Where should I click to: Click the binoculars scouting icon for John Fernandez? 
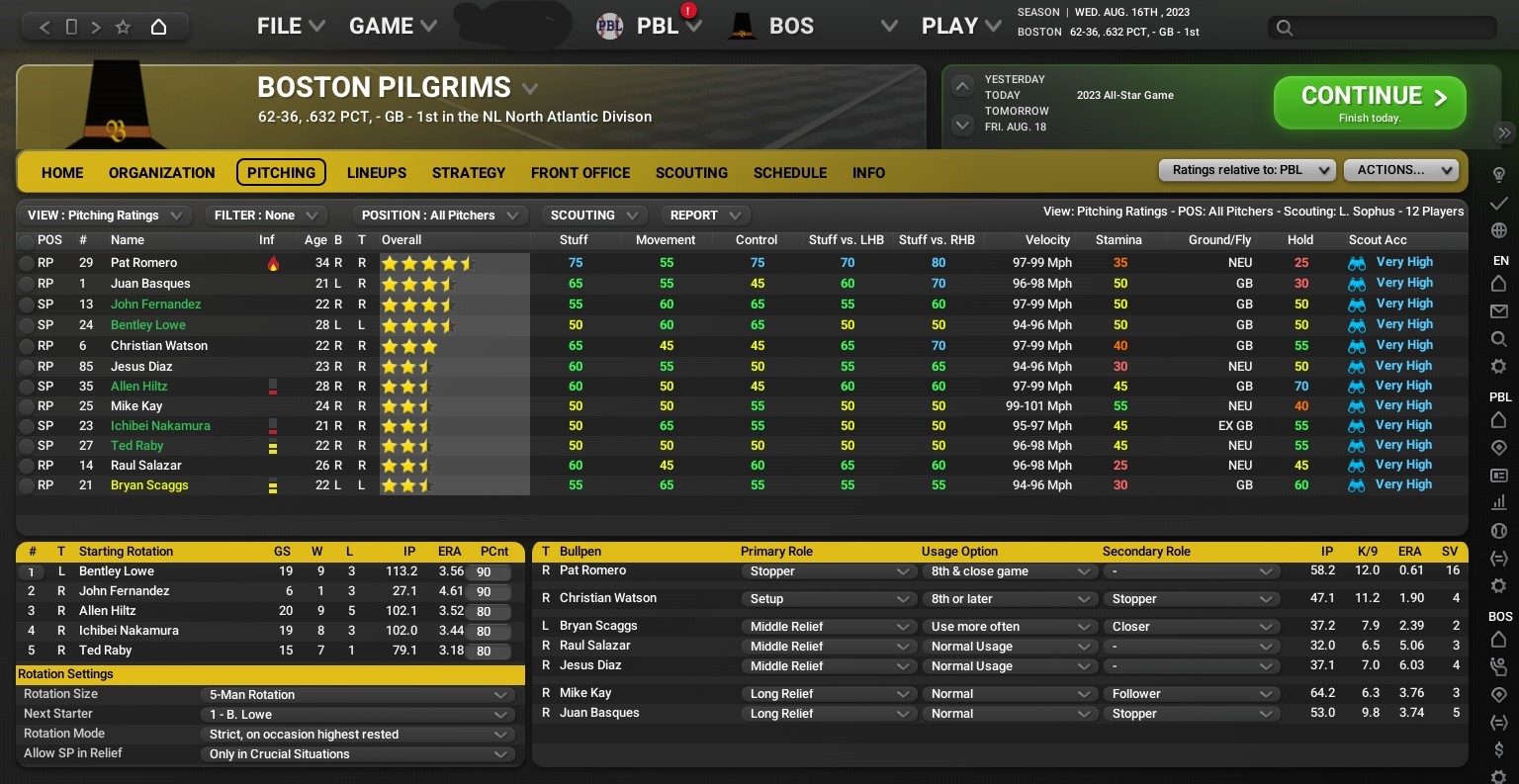(1356, 304)
